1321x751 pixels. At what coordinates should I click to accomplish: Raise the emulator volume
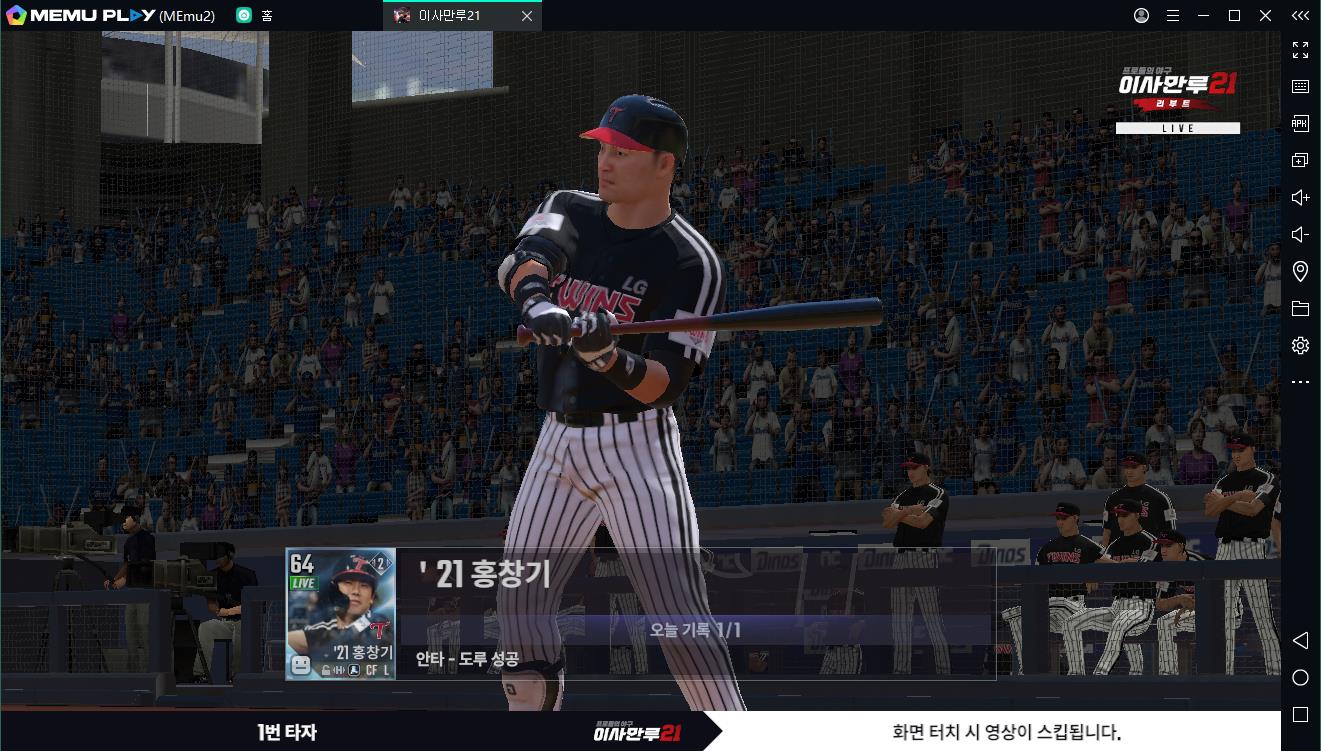coord(1300,198)
